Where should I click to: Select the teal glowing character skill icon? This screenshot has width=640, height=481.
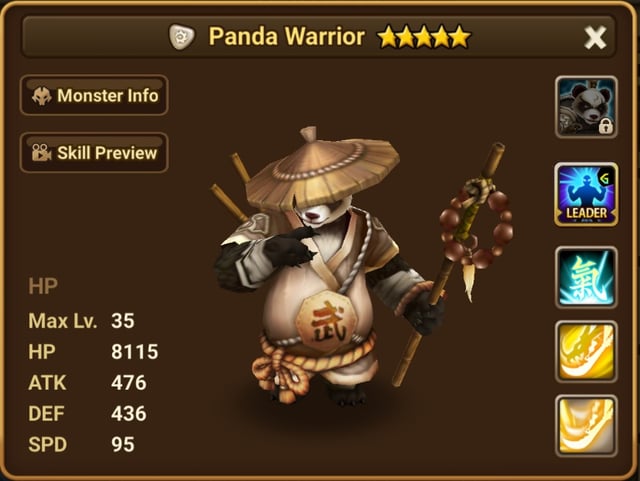pos(586,276)
